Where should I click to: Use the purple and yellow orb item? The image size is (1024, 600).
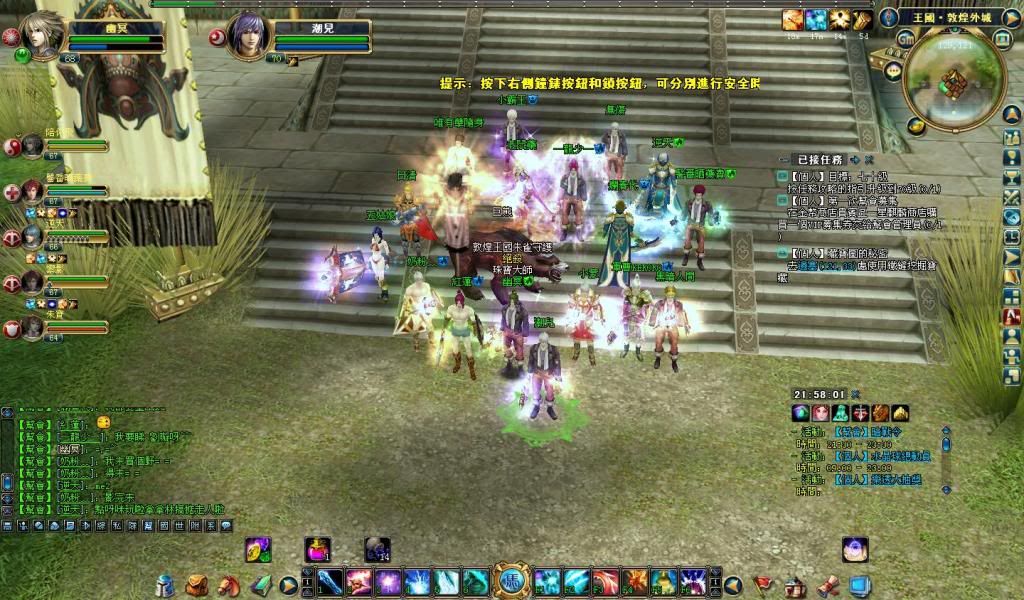[258, 549]
